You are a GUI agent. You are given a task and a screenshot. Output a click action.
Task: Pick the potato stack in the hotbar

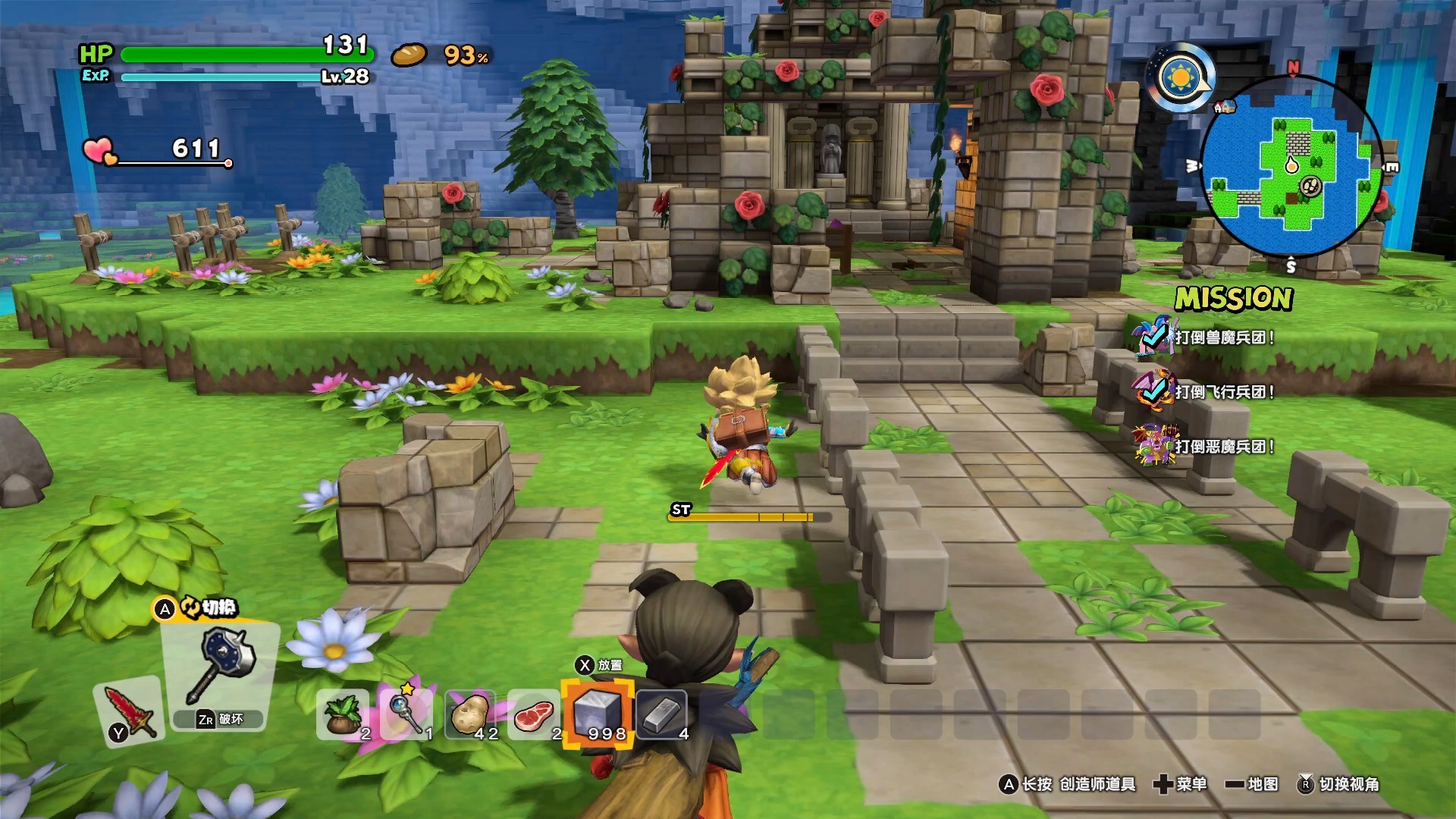tap(471, 715)
